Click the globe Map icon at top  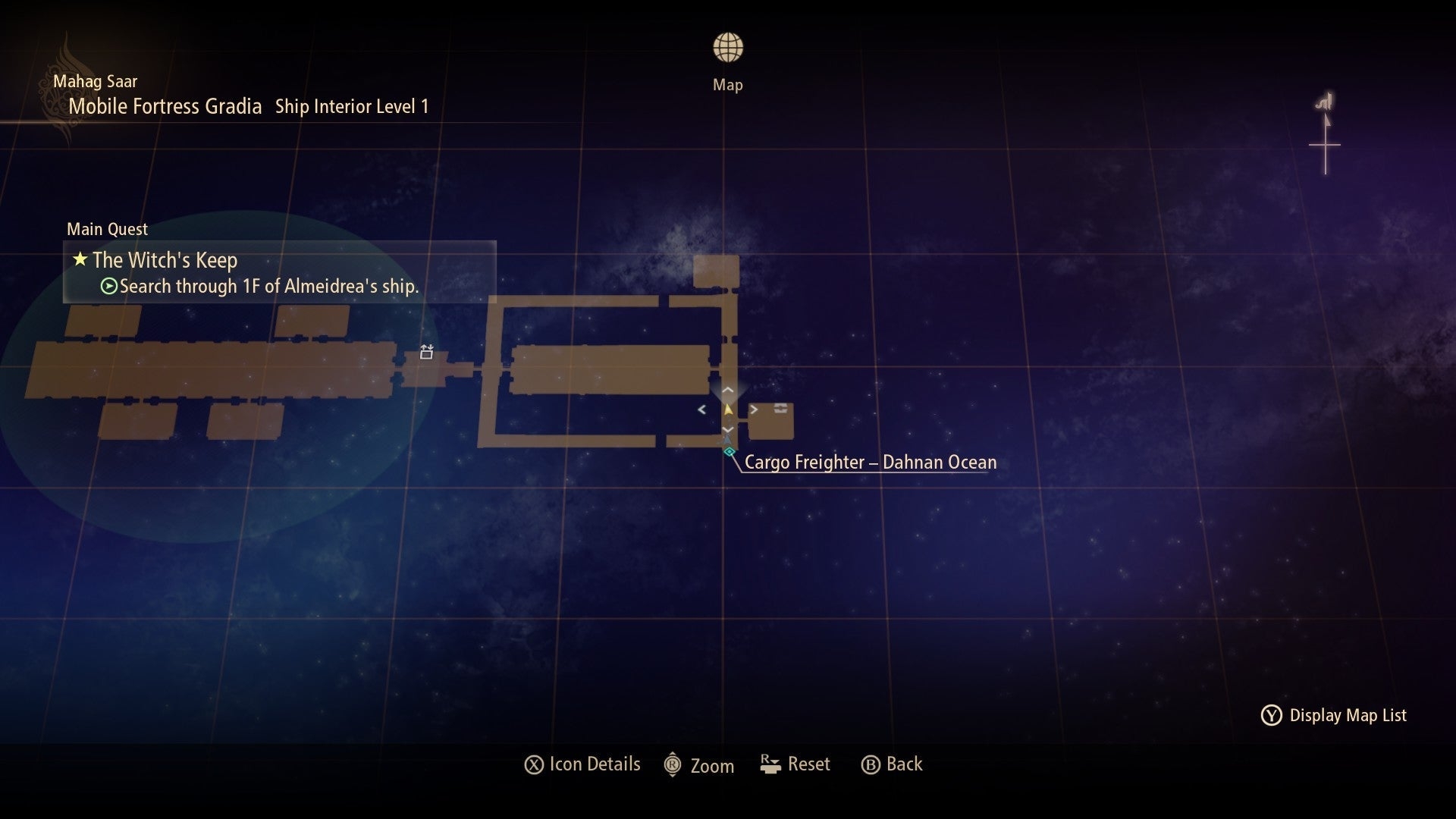[x=727, y=48]
